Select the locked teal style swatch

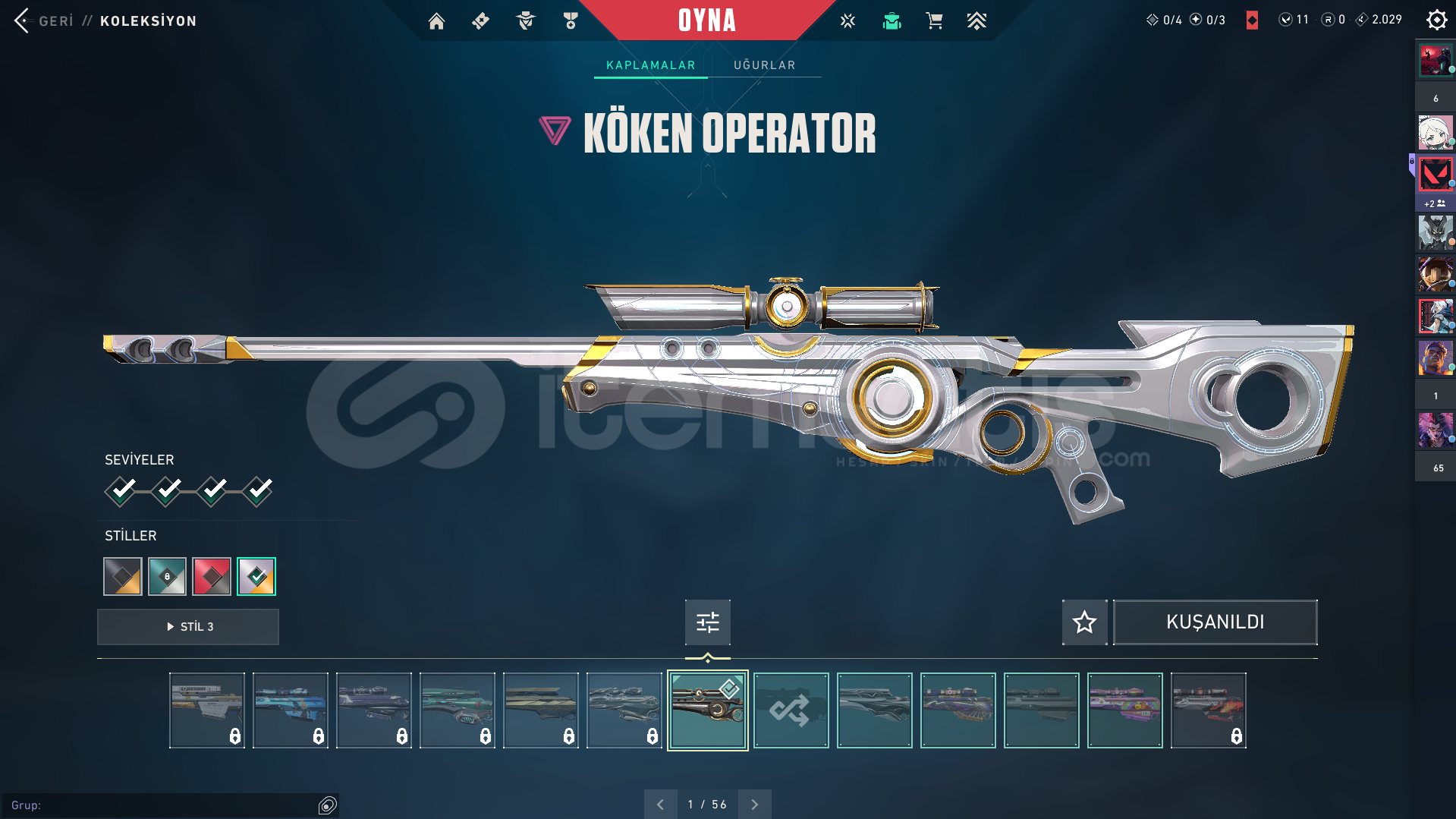point(167,576)
